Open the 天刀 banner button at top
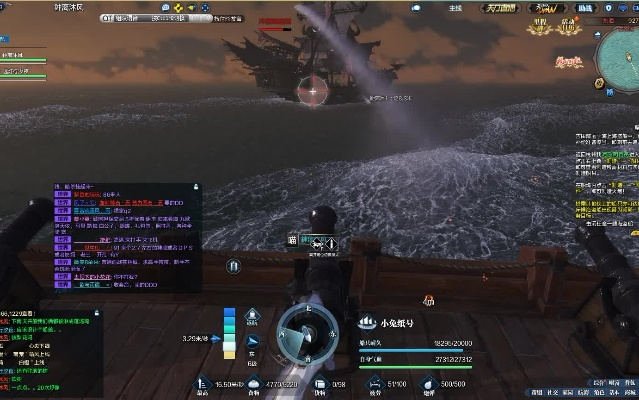The image size is (639, 400). tap(497, 9)
